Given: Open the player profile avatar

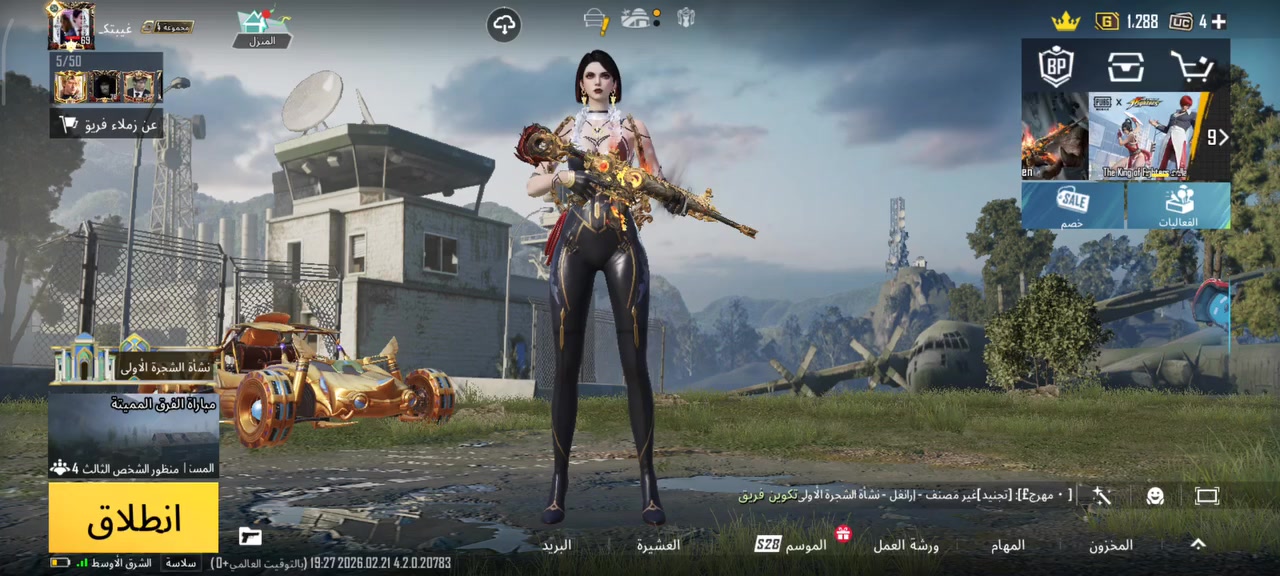Looking at the screenshot, I should tap(72, 25).
